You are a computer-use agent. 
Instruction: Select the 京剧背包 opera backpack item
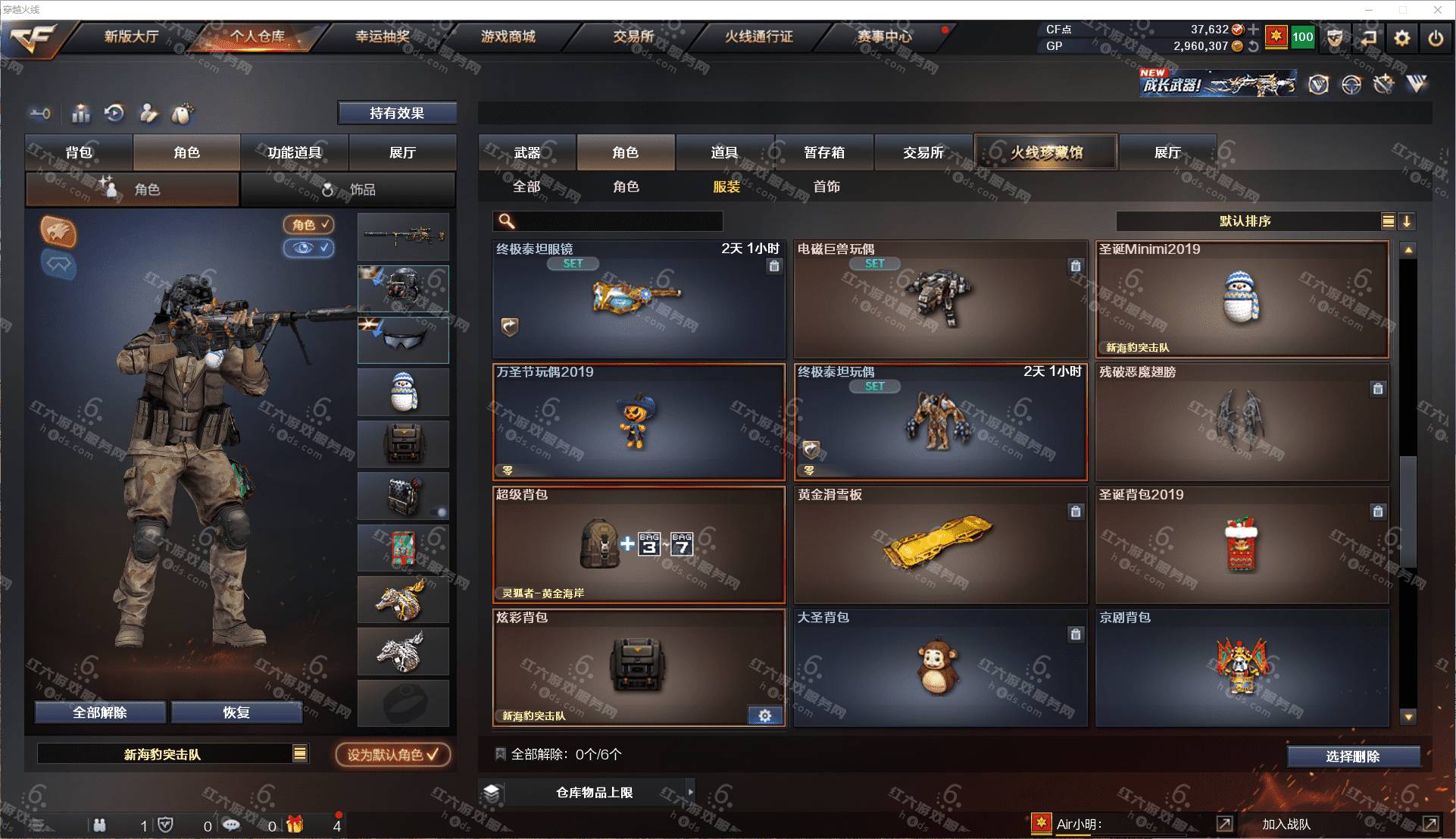pyautogui.click(x=1242, y=667)
